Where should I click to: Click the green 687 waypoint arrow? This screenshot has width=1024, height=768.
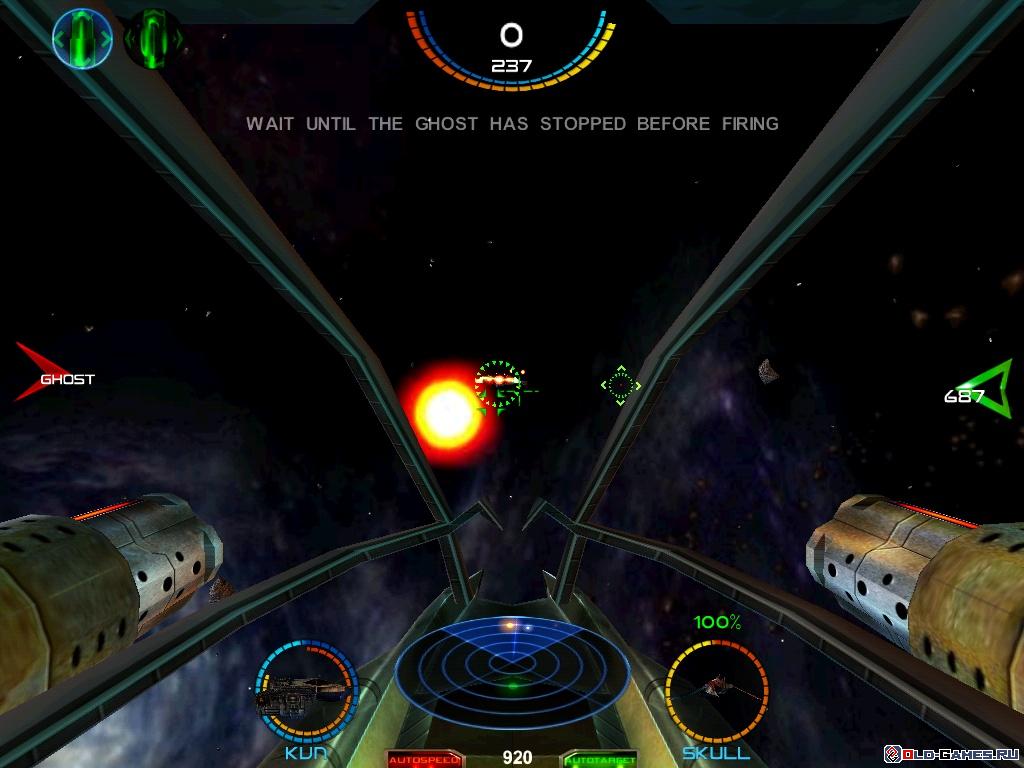(x=982, y=388)
